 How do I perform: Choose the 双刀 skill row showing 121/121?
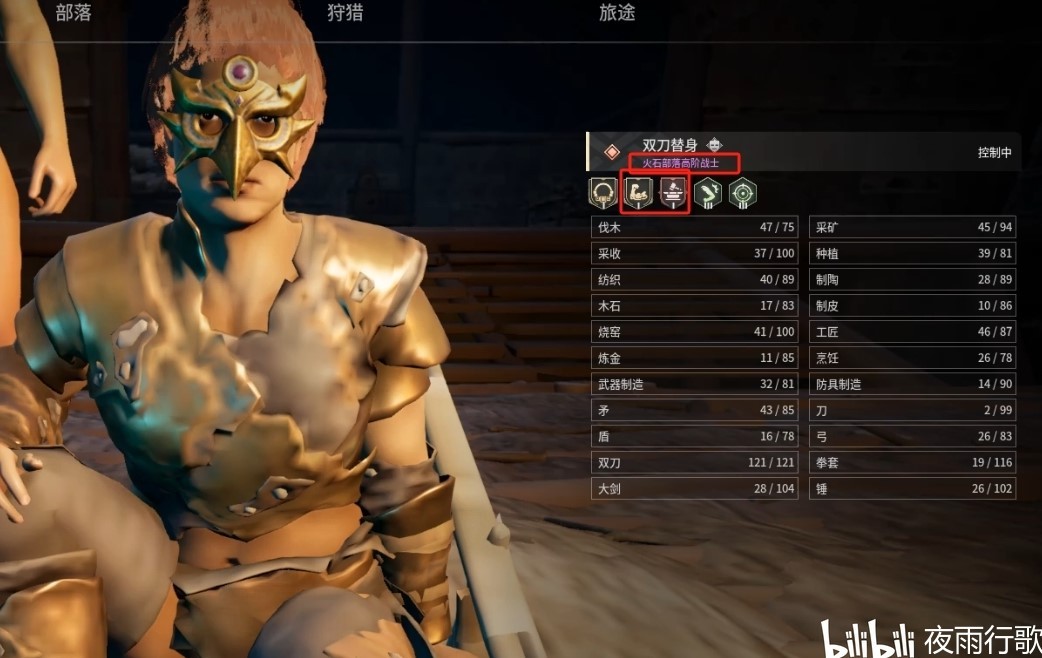click(x=695, y=463)
